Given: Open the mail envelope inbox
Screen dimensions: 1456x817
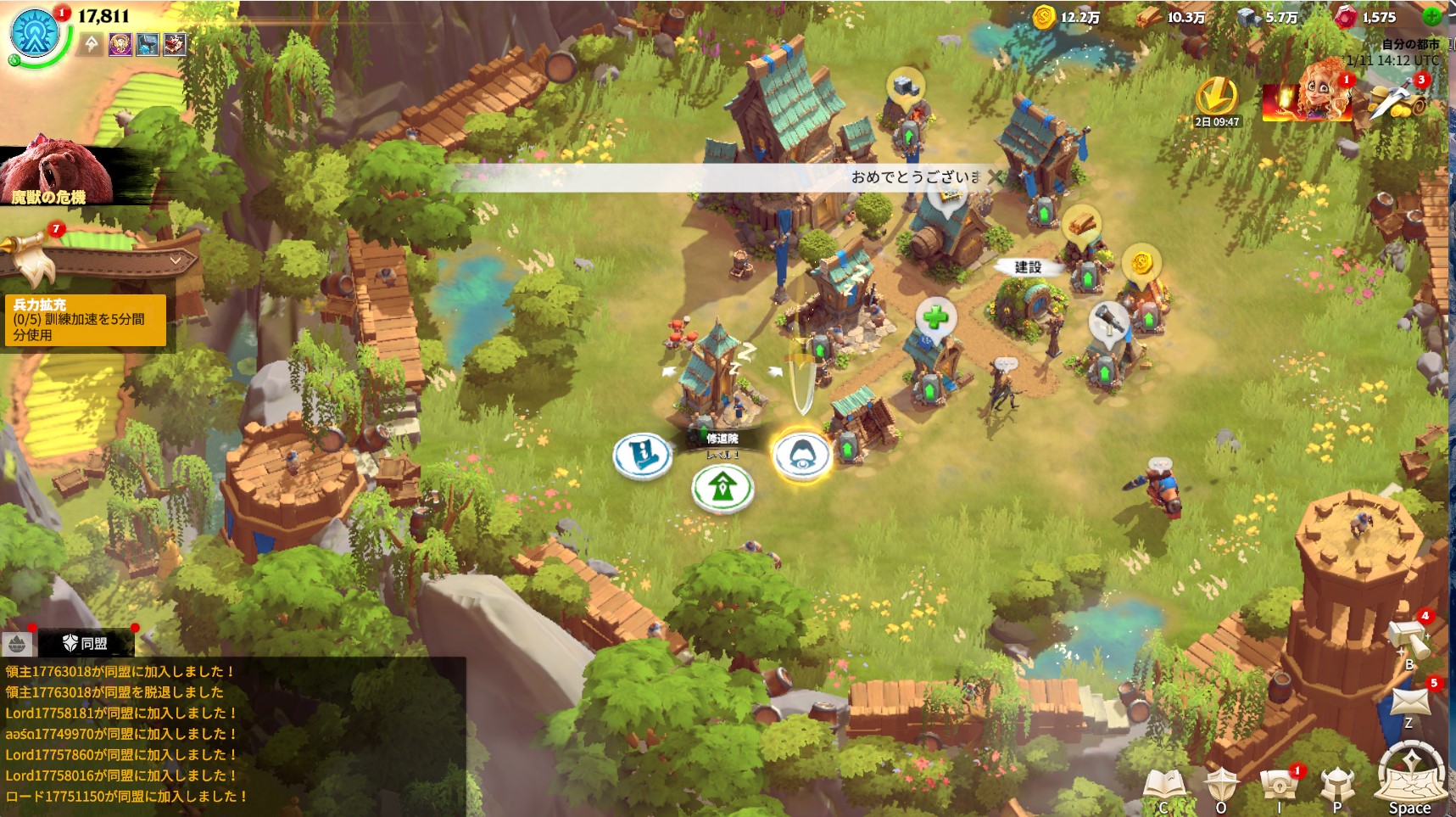Looking at the screenshot, I should (1410, 702).
